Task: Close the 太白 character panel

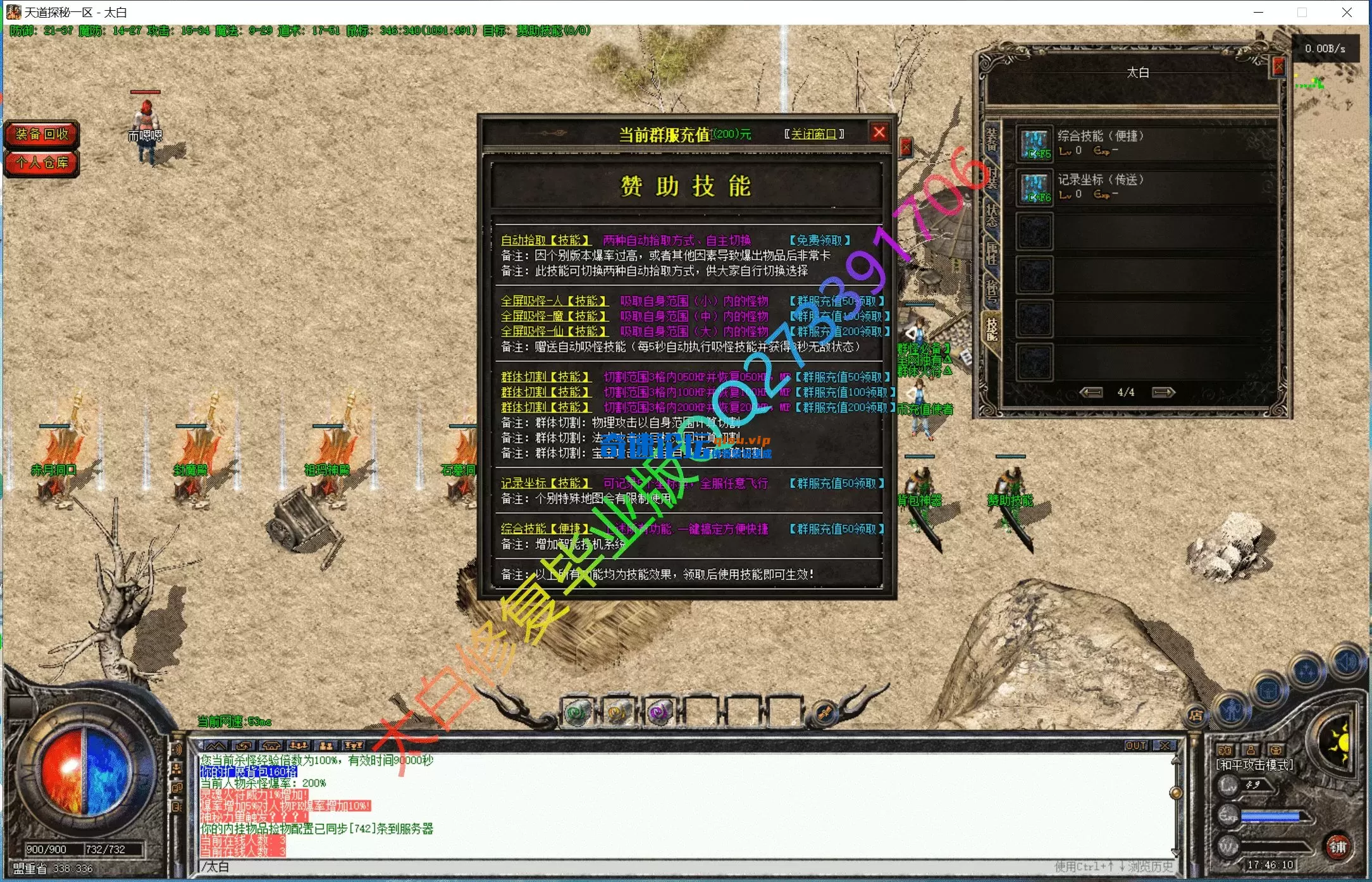Action: (1278, 66)
